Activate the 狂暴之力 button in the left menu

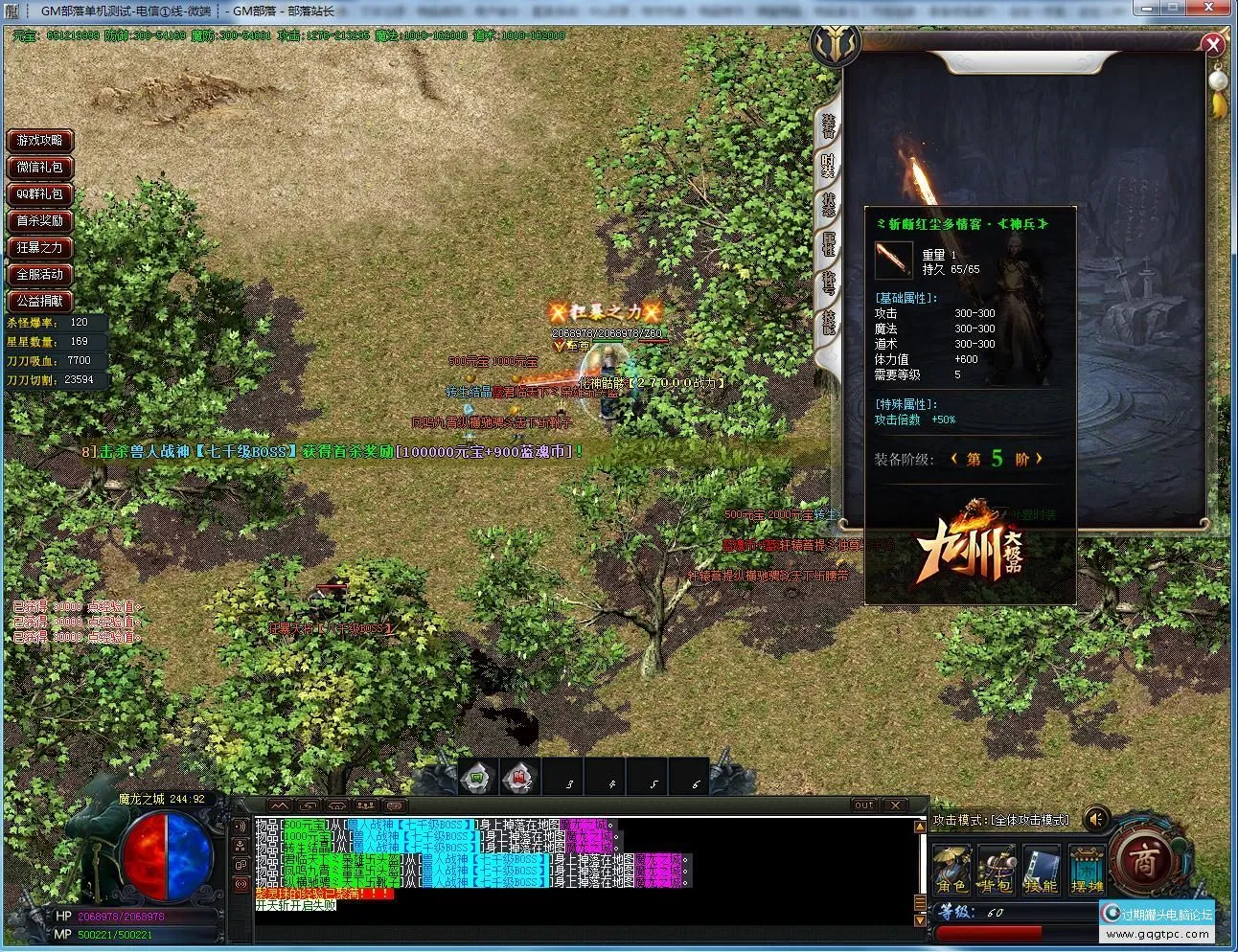tap(40, 248)
